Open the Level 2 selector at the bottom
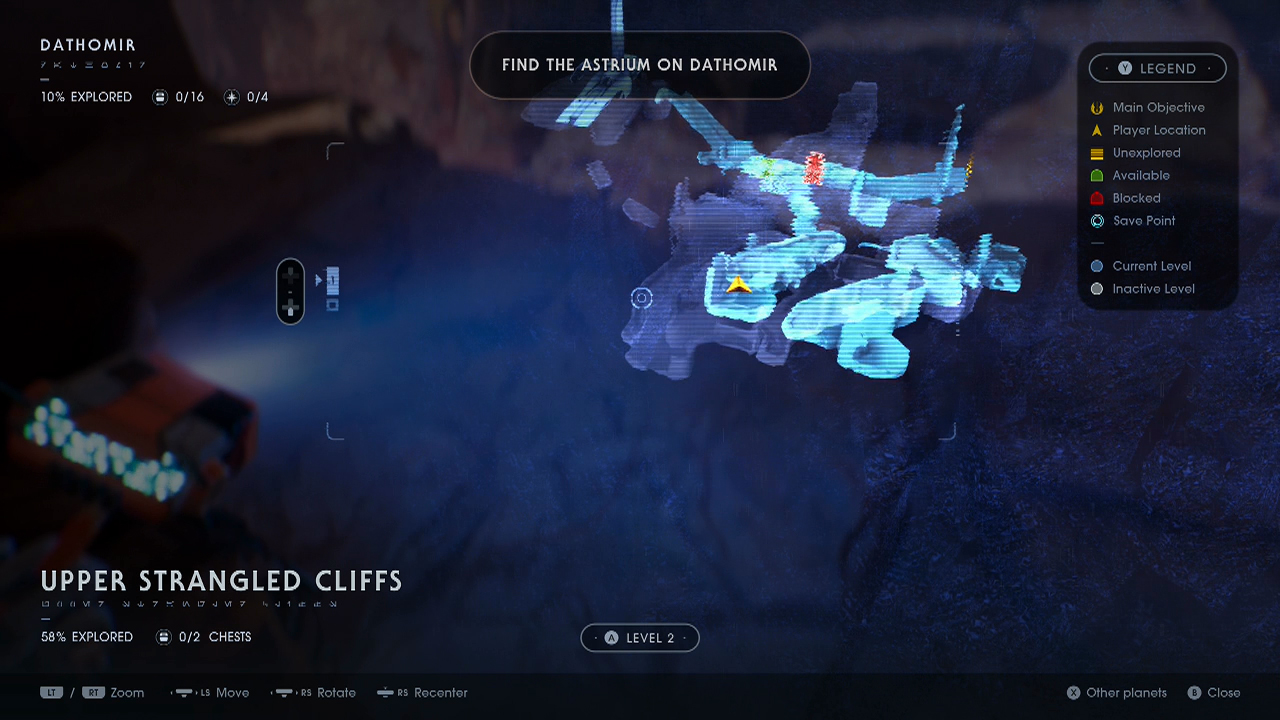Viewport: 1280px width, 720px height. (639, 637)
